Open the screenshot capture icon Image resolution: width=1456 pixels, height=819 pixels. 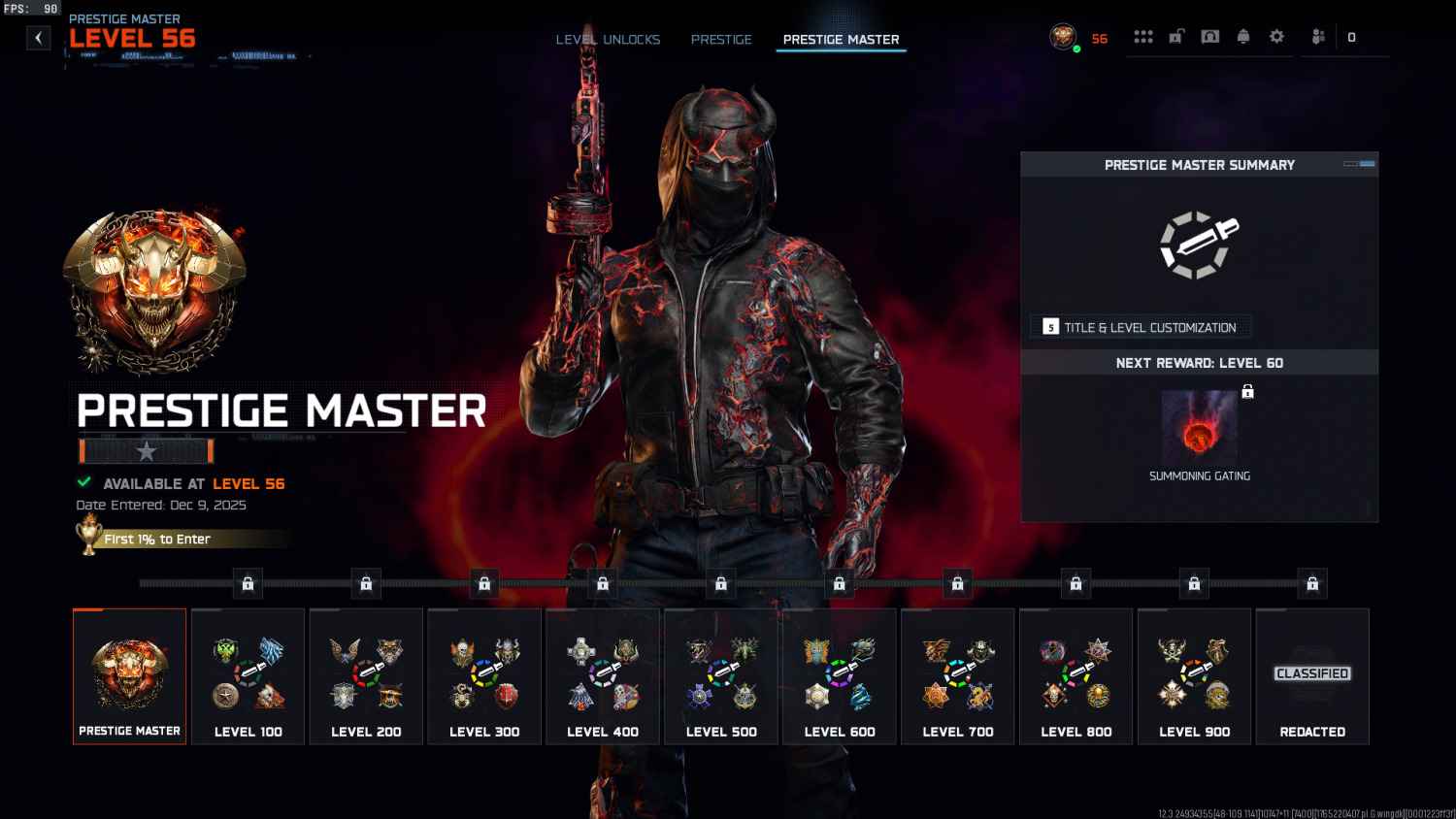click(1209, 36)
